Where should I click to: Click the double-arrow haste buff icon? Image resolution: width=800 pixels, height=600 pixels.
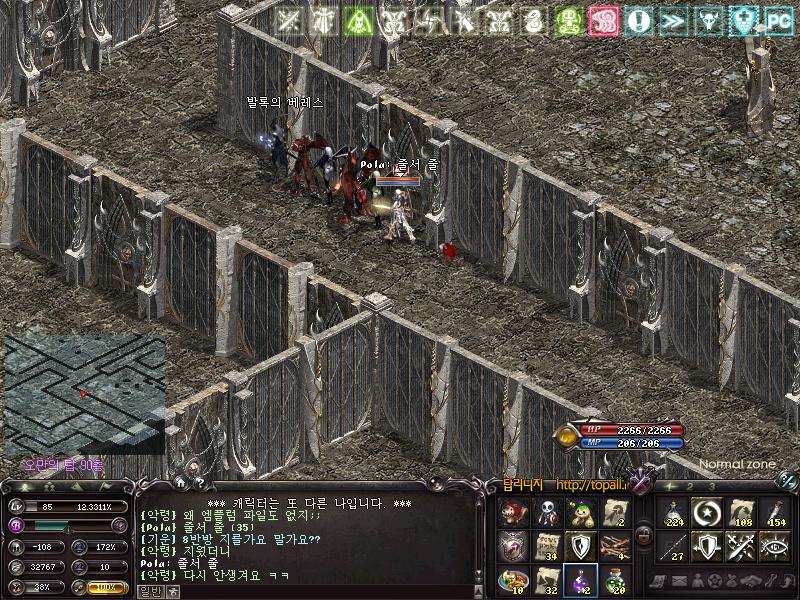[x=672, y=21]
